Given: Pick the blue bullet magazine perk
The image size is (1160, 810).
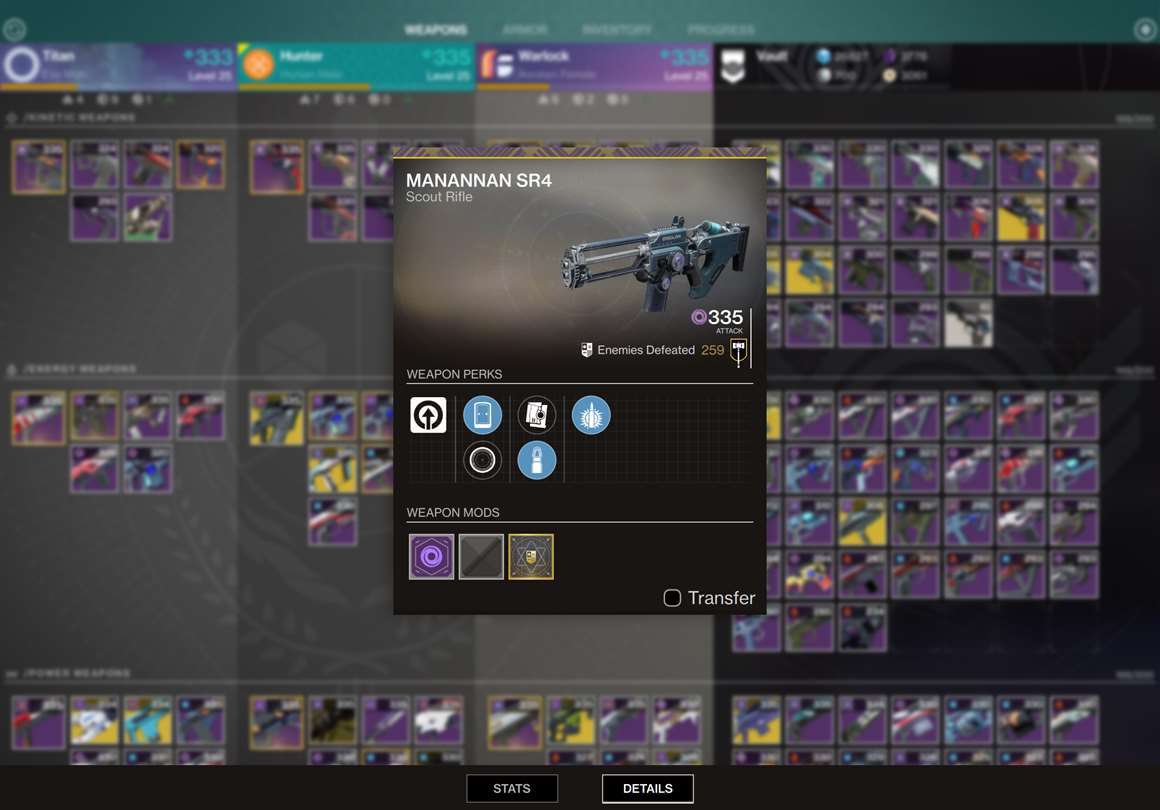Looking at the screenshot, I should [537, 460].
